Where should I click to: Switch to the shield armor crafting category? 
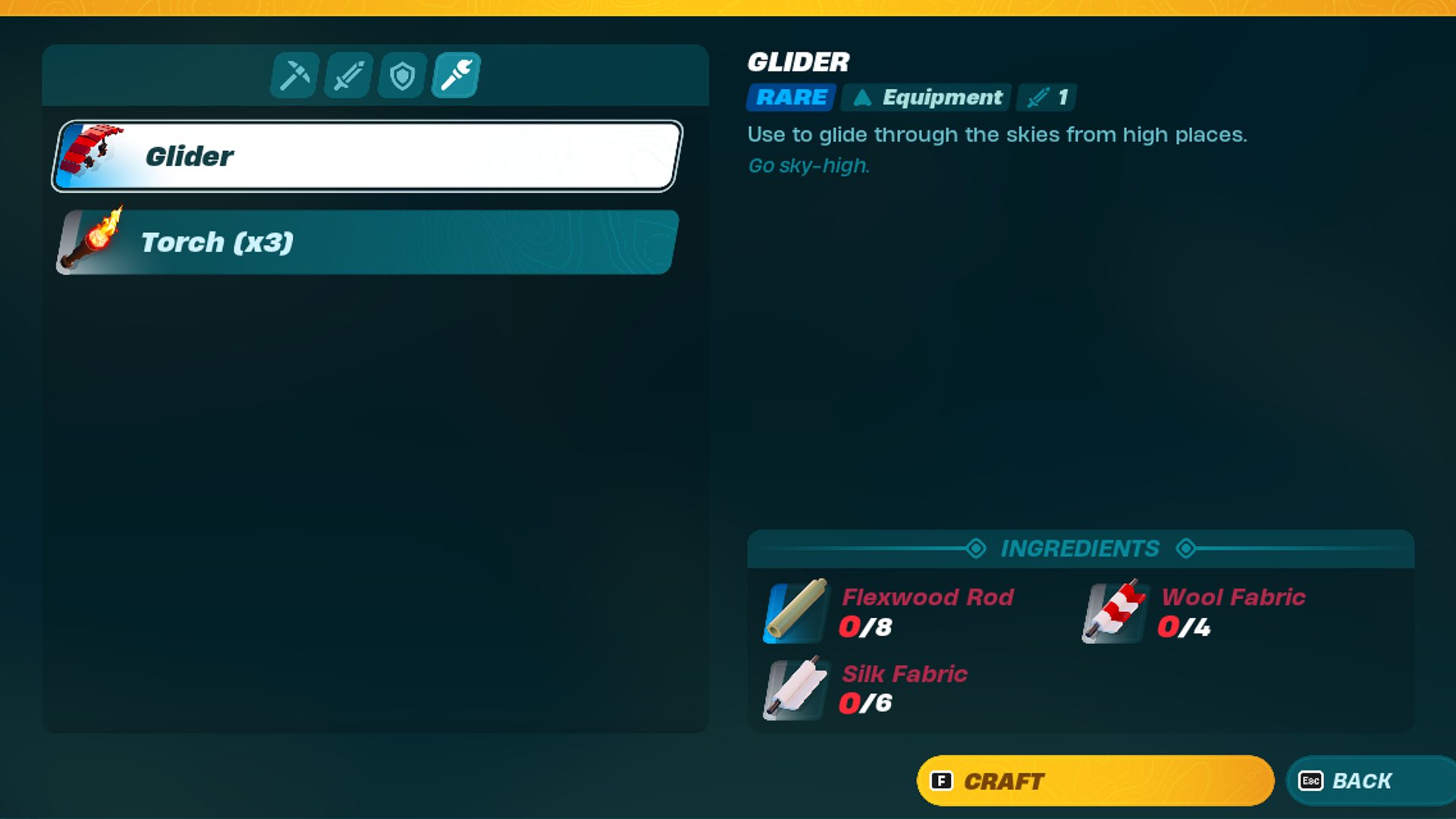point(400,74)
